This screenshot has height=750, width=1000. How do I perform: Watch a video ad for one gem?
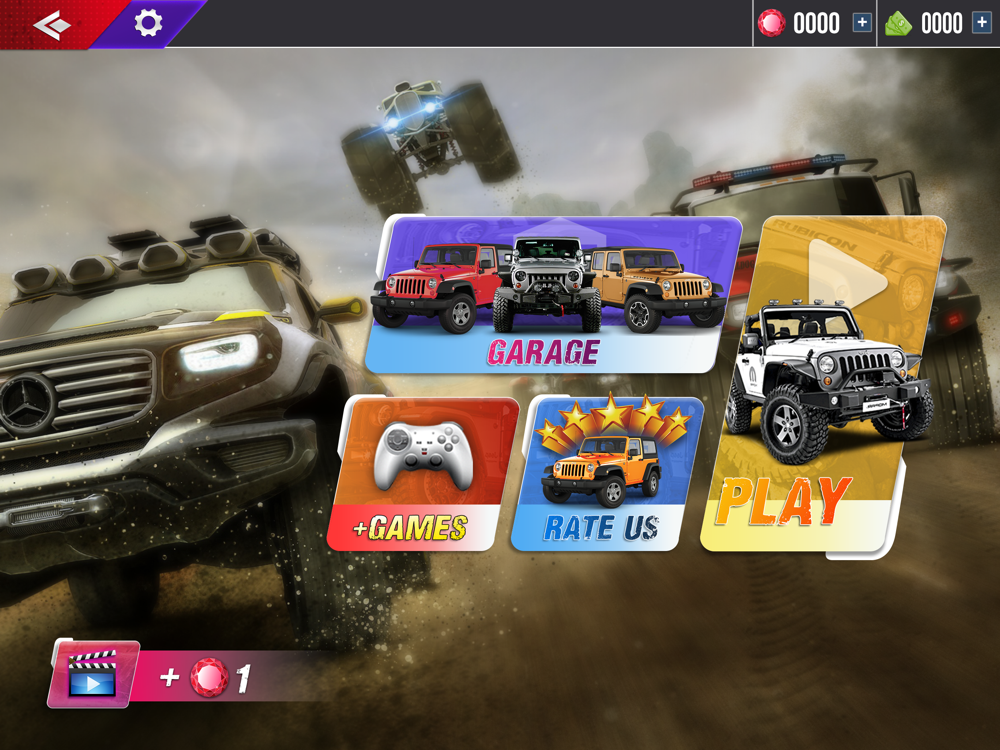[x=93, y=675]
